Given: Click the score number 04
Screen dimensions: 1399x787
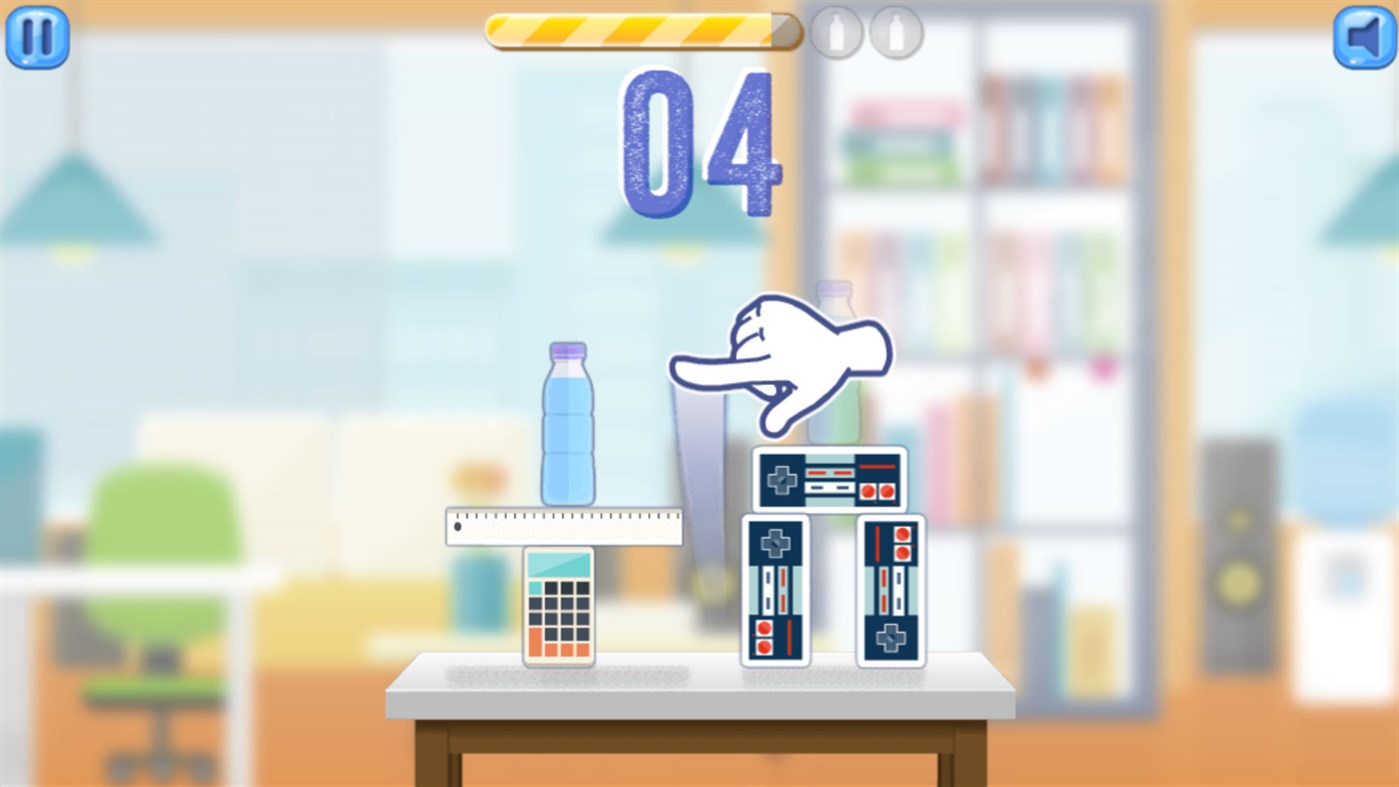Looking at the screenshot, I should pos(700,140).
